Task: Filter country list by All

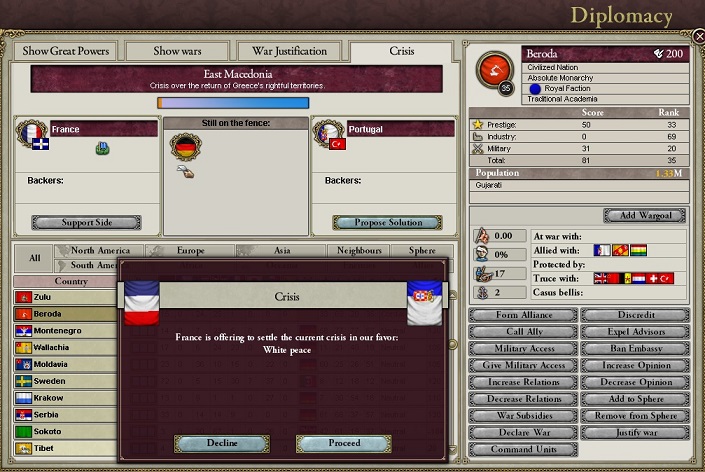Action: tap(34, 258)
